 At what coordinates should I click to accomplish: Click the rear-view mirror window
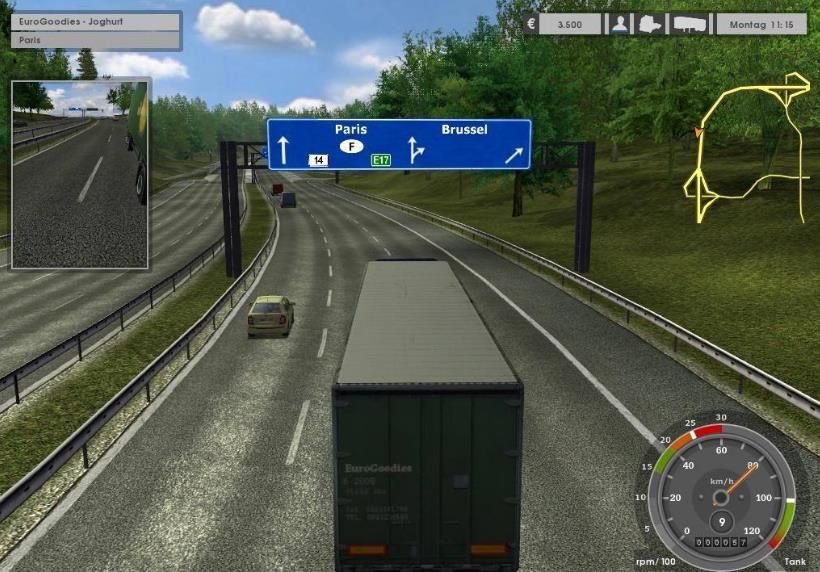click(x=80, y=175)
